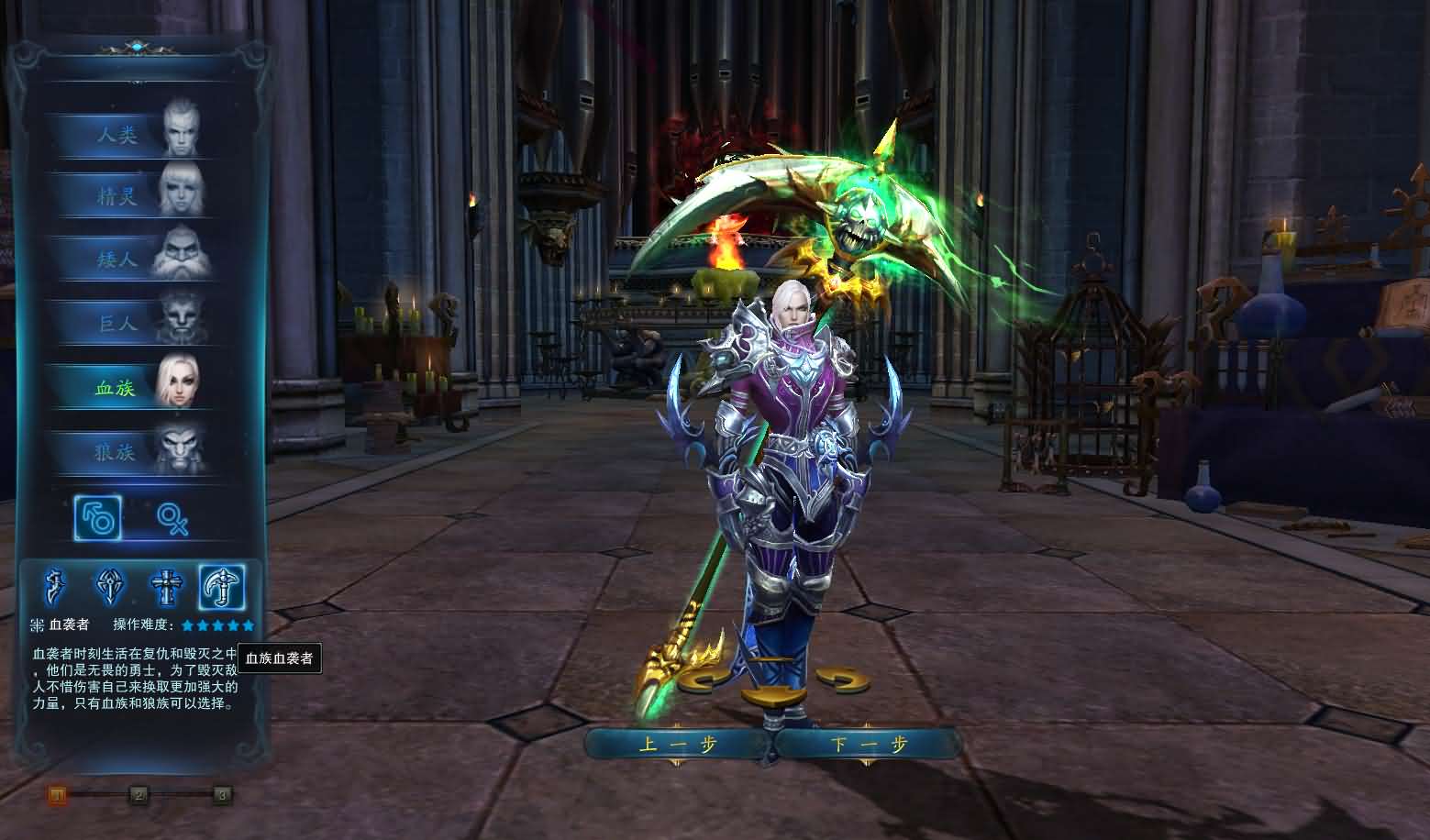Select the scythe 血袭者 class icon
1430x840 pixels.
[222, 587]
